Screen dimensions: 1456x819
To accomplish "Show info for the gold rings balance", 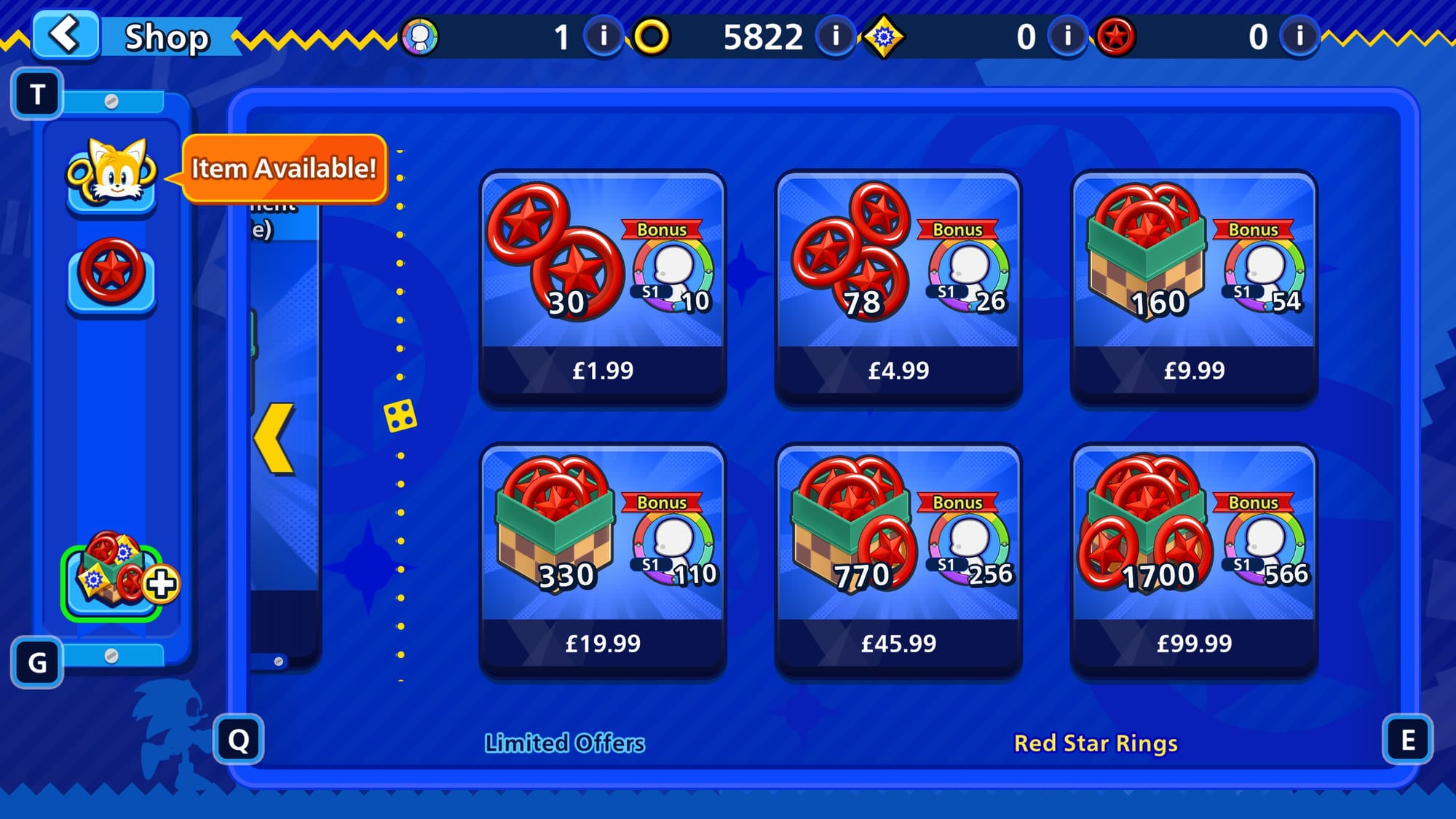I will (835, 36).
